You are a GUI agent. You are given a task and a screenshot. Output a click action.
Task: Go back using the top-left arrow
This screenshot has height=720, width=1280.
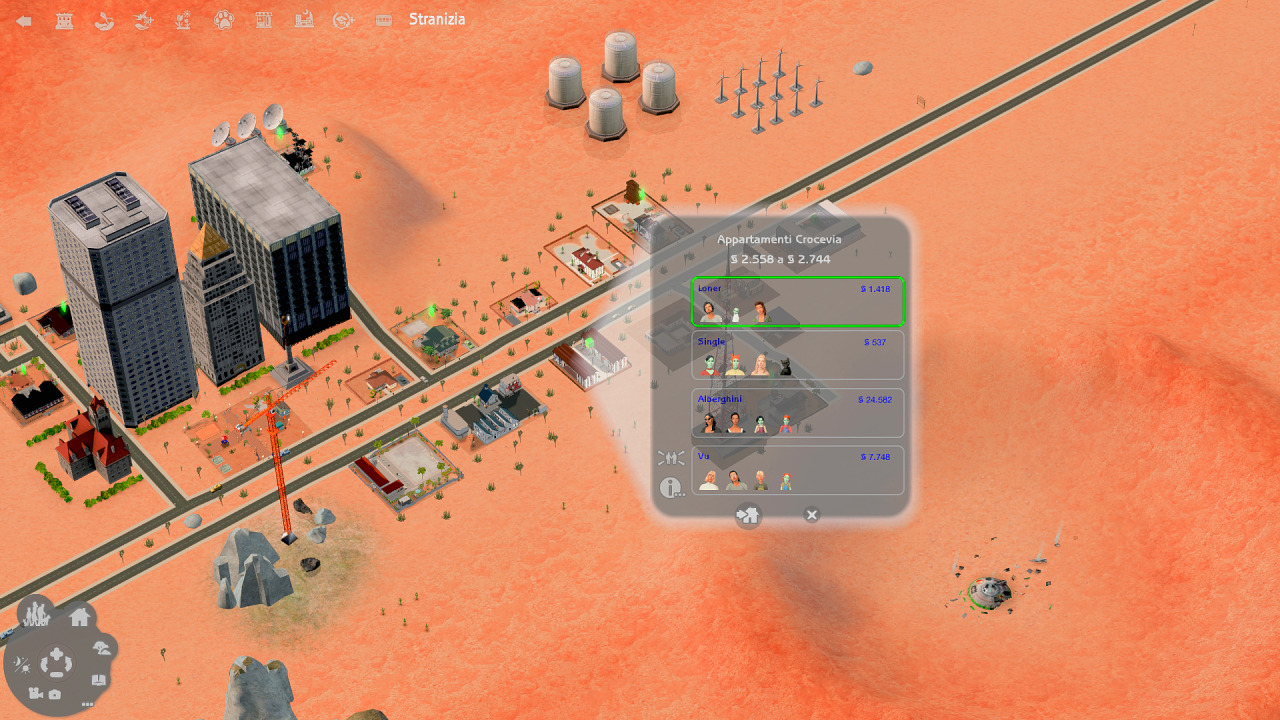[24, 21]
